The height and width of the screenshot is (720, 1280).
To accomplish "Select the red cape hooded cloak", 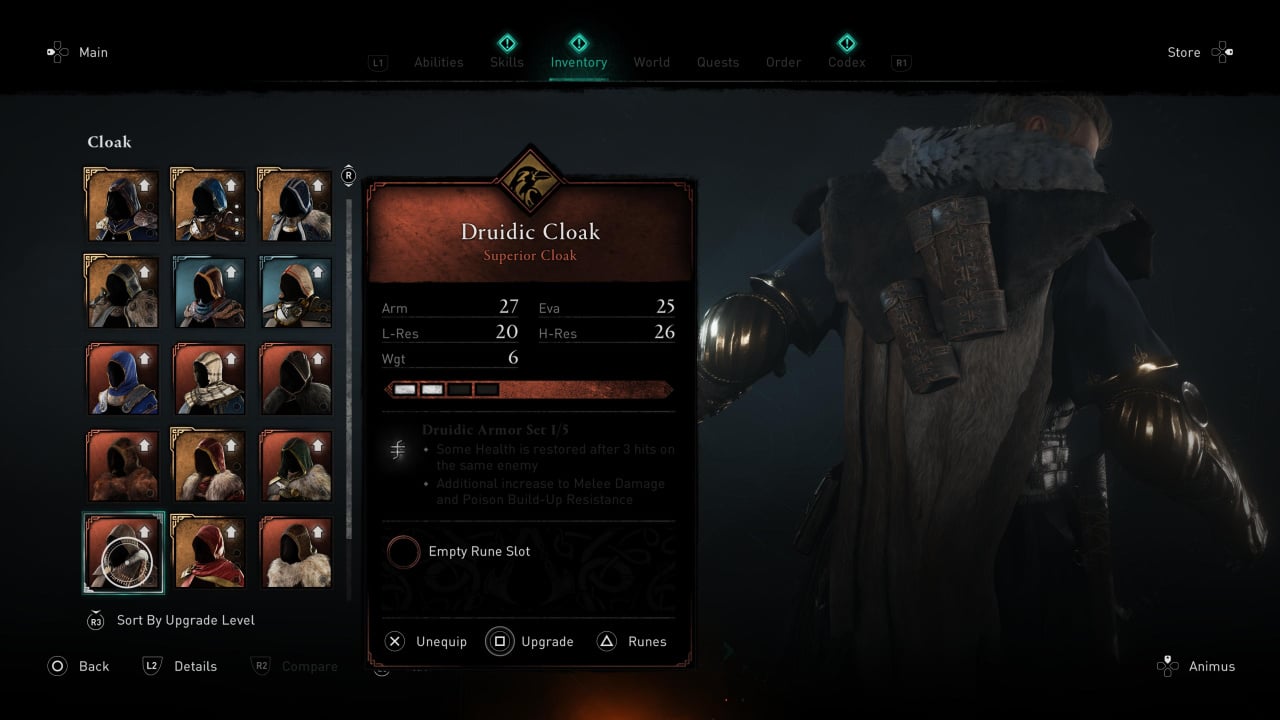I will 209,551.
